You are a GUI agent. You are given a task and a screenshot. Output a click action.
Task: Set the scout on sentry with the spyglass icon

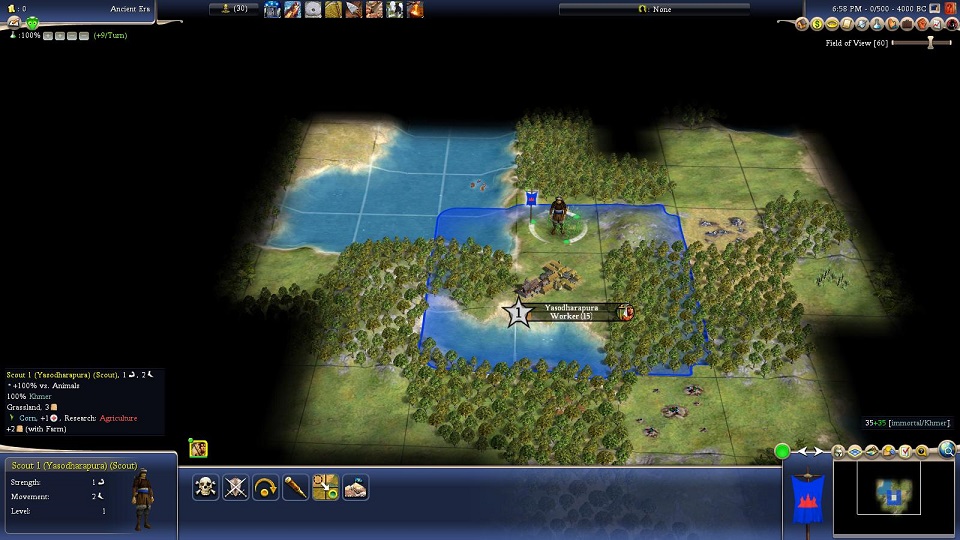pyautogui.click(x=296, y=487)
